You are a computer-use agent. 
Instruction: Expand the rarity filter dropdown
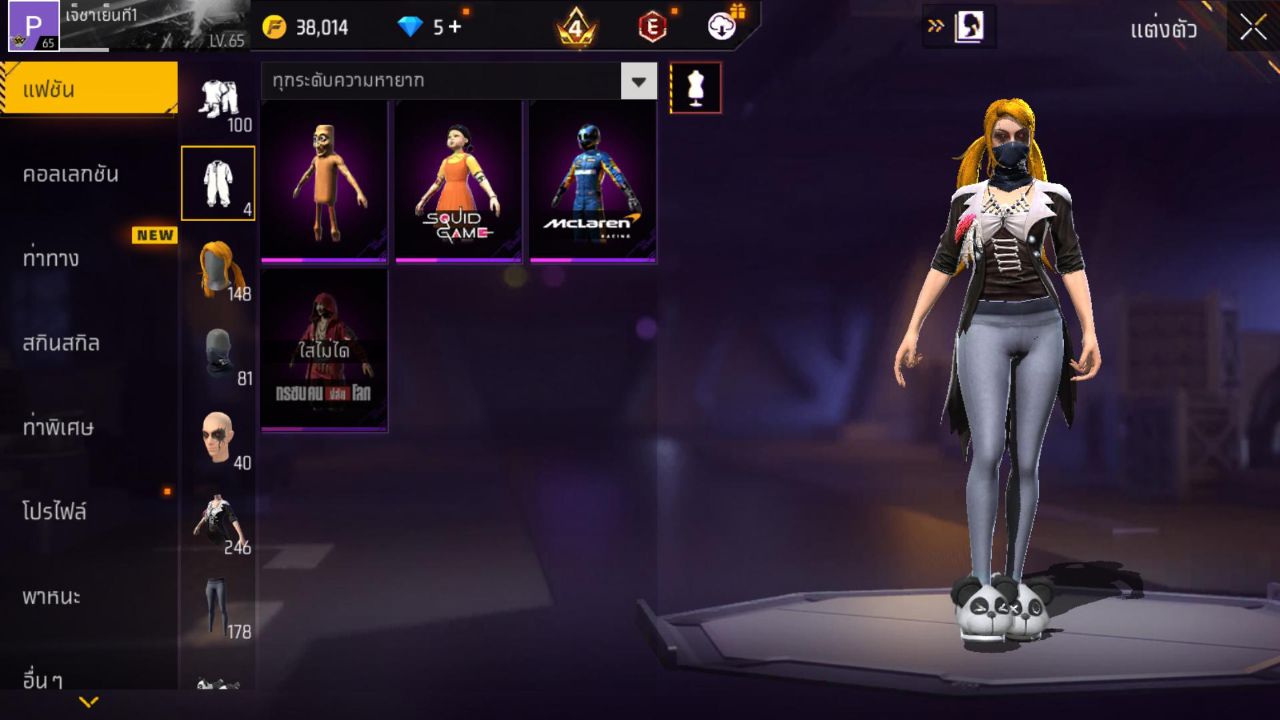click(638, 82)
